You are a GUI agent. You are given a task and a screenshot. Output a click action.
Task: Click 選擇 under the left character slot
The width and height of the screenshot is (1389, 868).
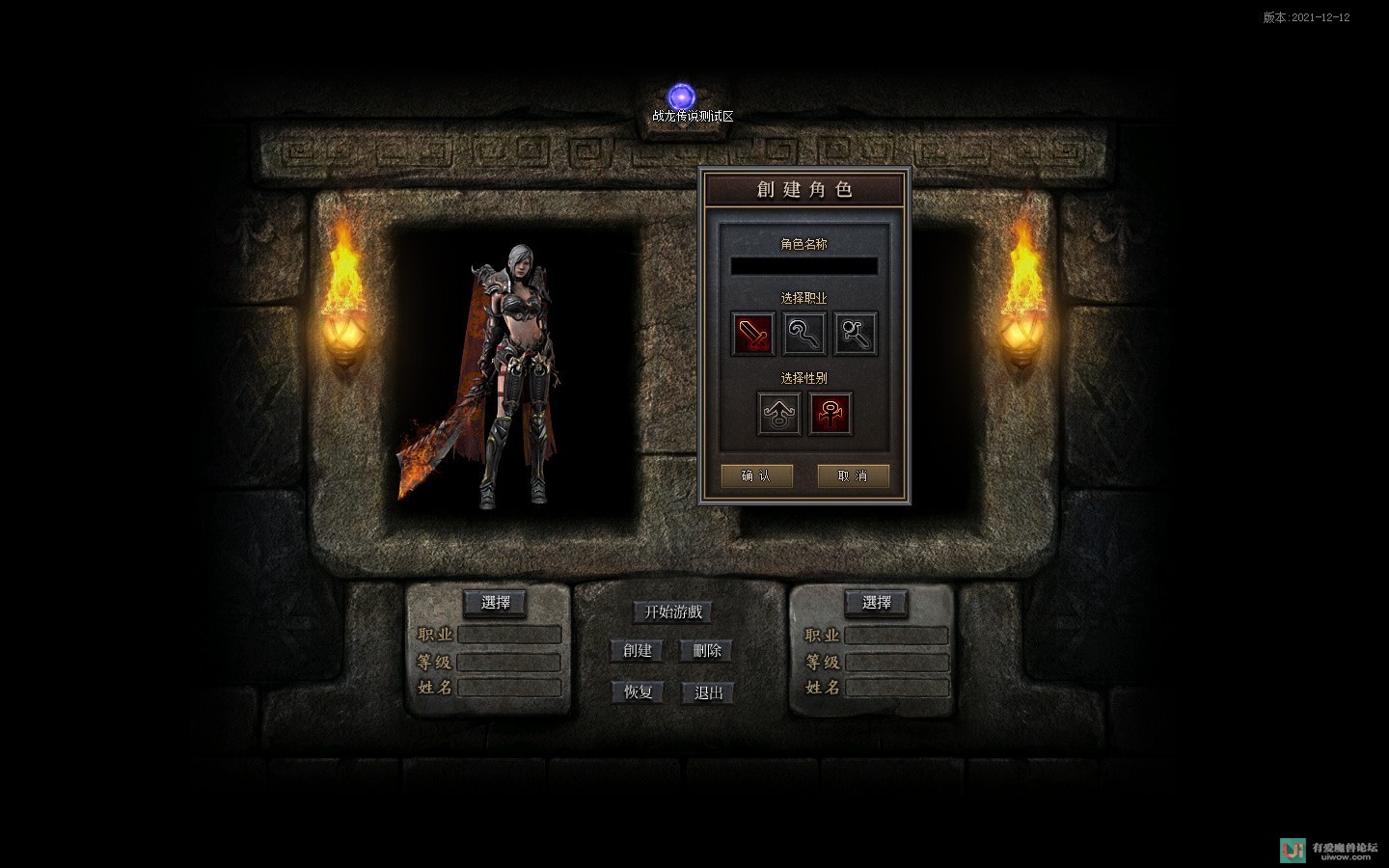(496, 603)
